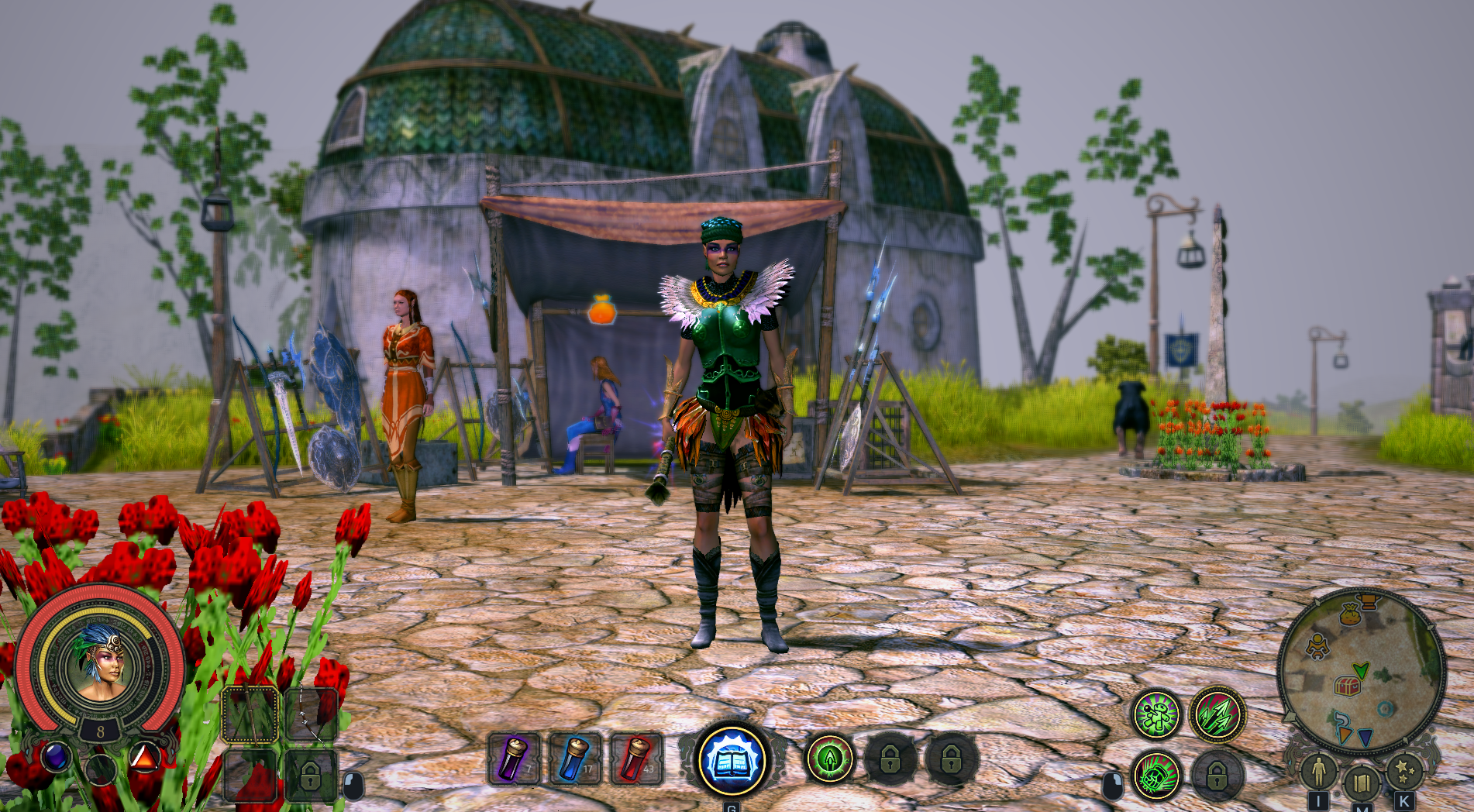1474x812 pixels.
Task: Select the green triple-arrow combat art
Action: (1217, 714)
